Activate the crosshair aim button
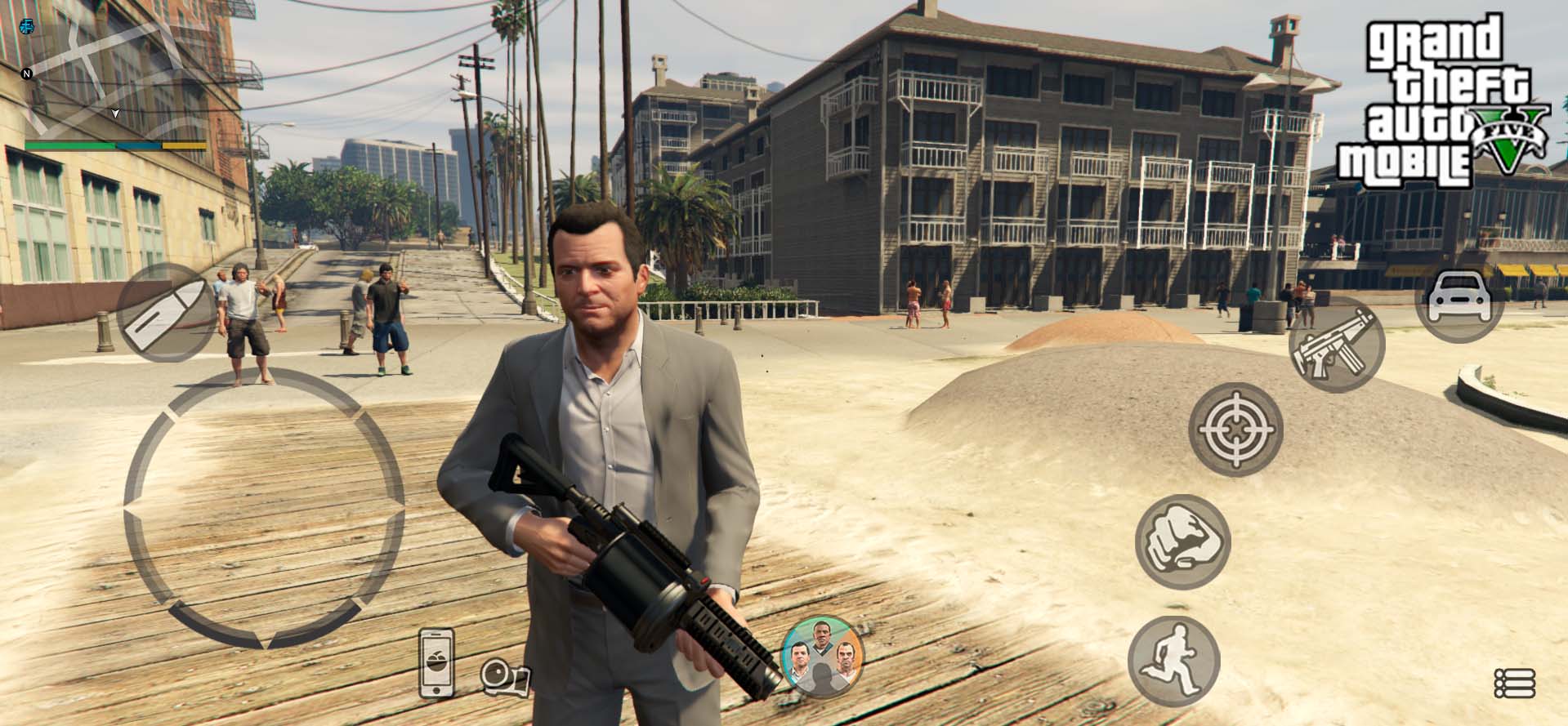Screen dimensions: 1568x726 1235,430
